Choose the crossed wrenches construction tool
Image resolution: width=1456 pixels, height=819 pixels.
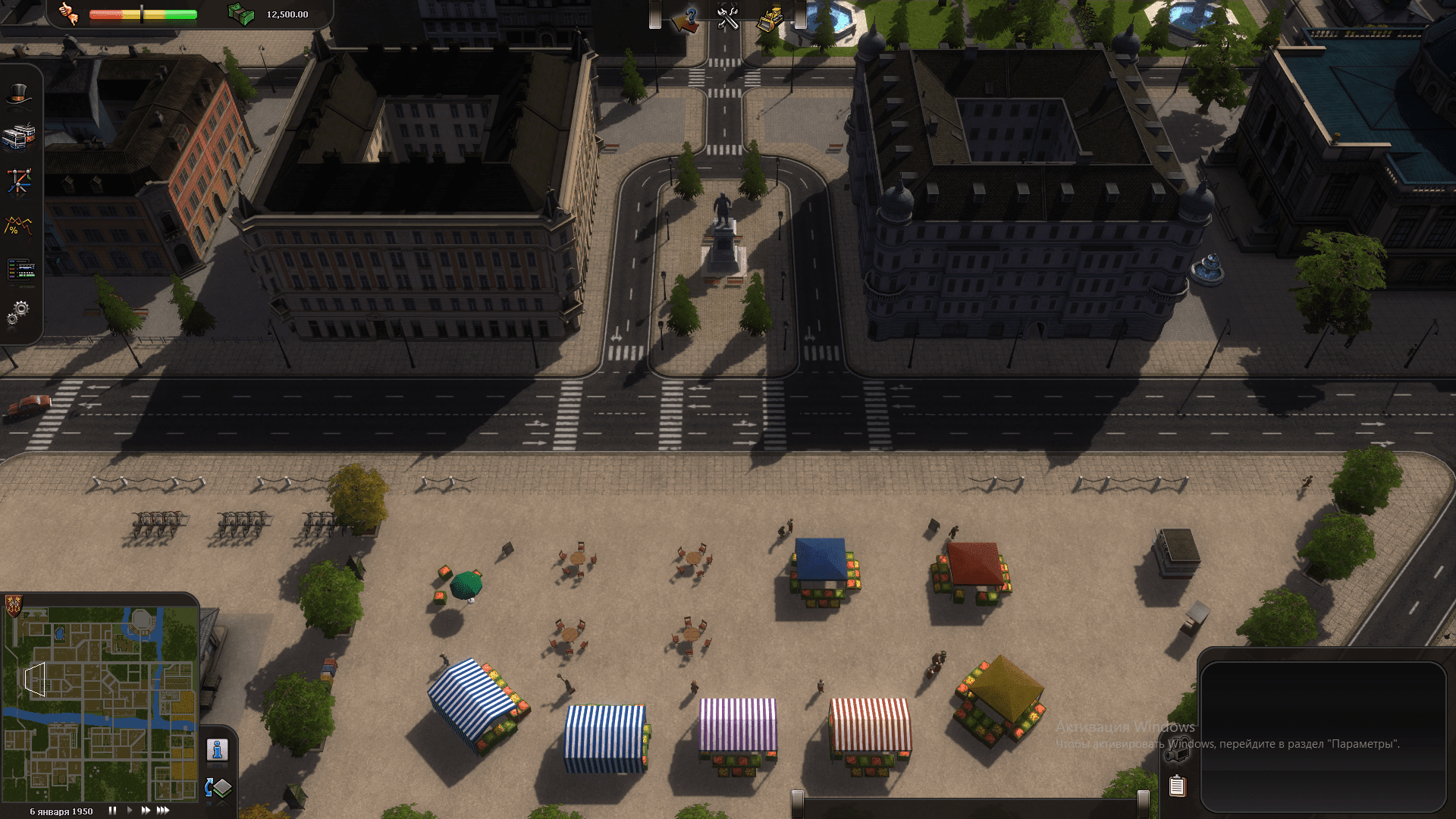[x=728, y=18]
